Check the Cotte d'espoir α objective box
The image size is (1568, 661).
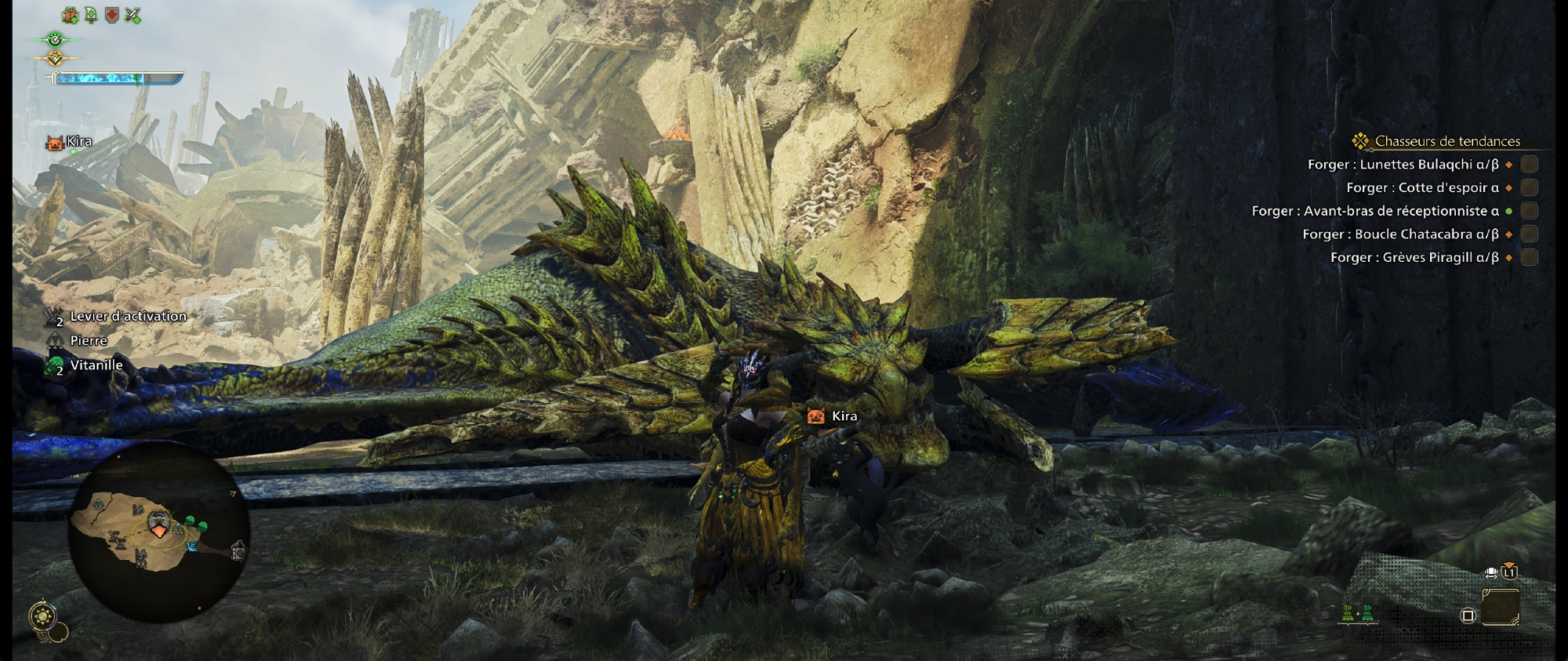click(x=1529, y=187)
